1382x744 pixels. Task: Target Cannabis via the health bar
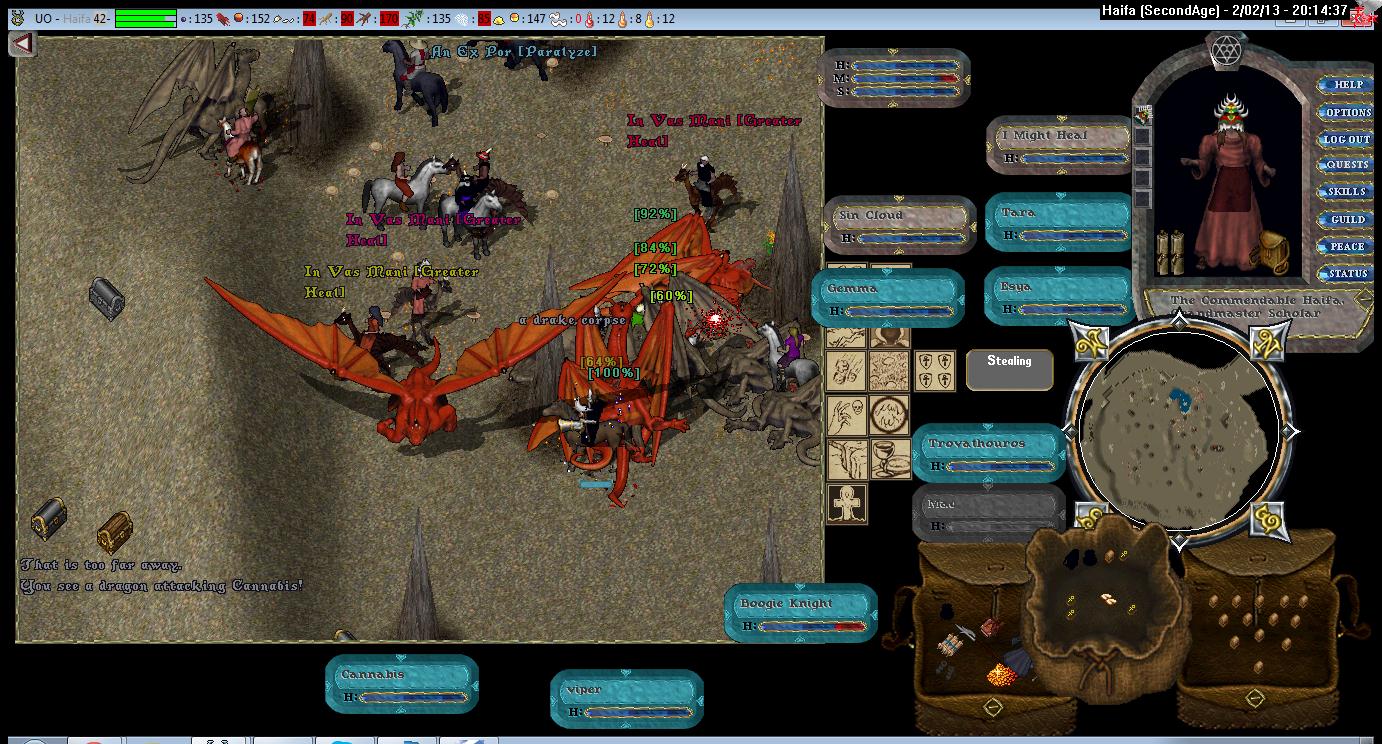(402, 684)
